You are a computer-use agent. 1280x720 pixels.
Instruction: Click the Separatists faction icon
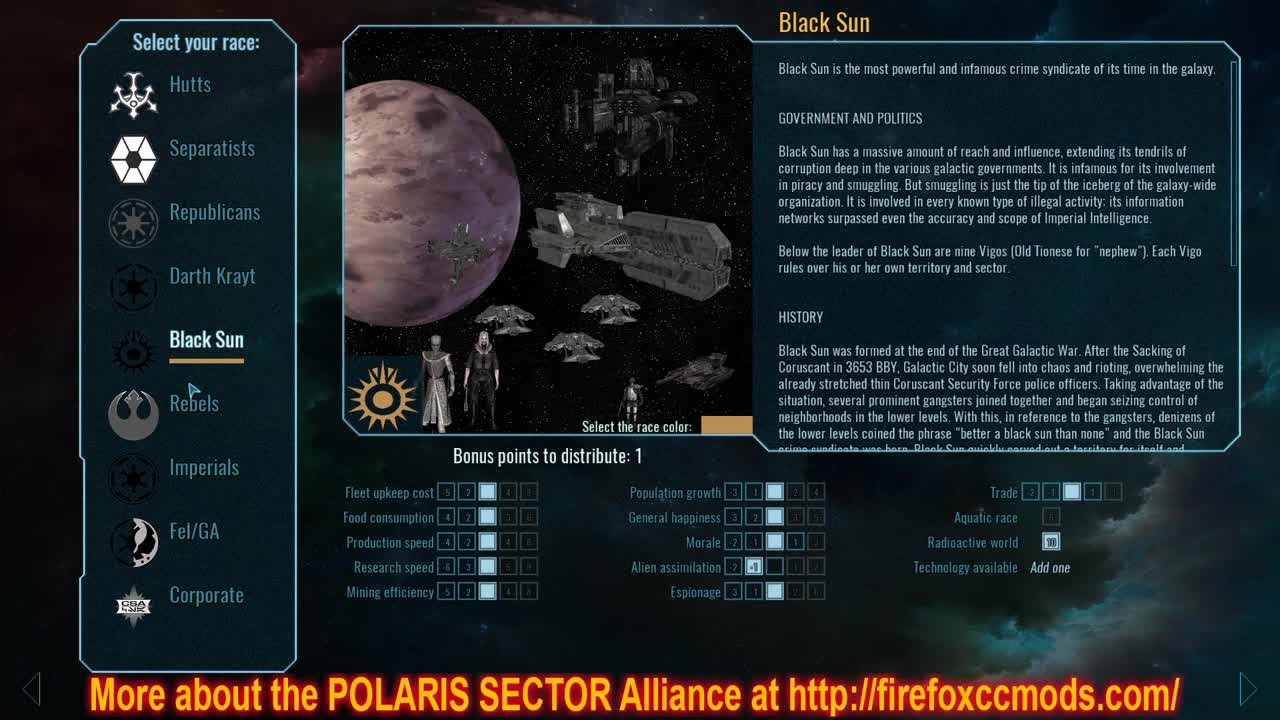point(133,159)
